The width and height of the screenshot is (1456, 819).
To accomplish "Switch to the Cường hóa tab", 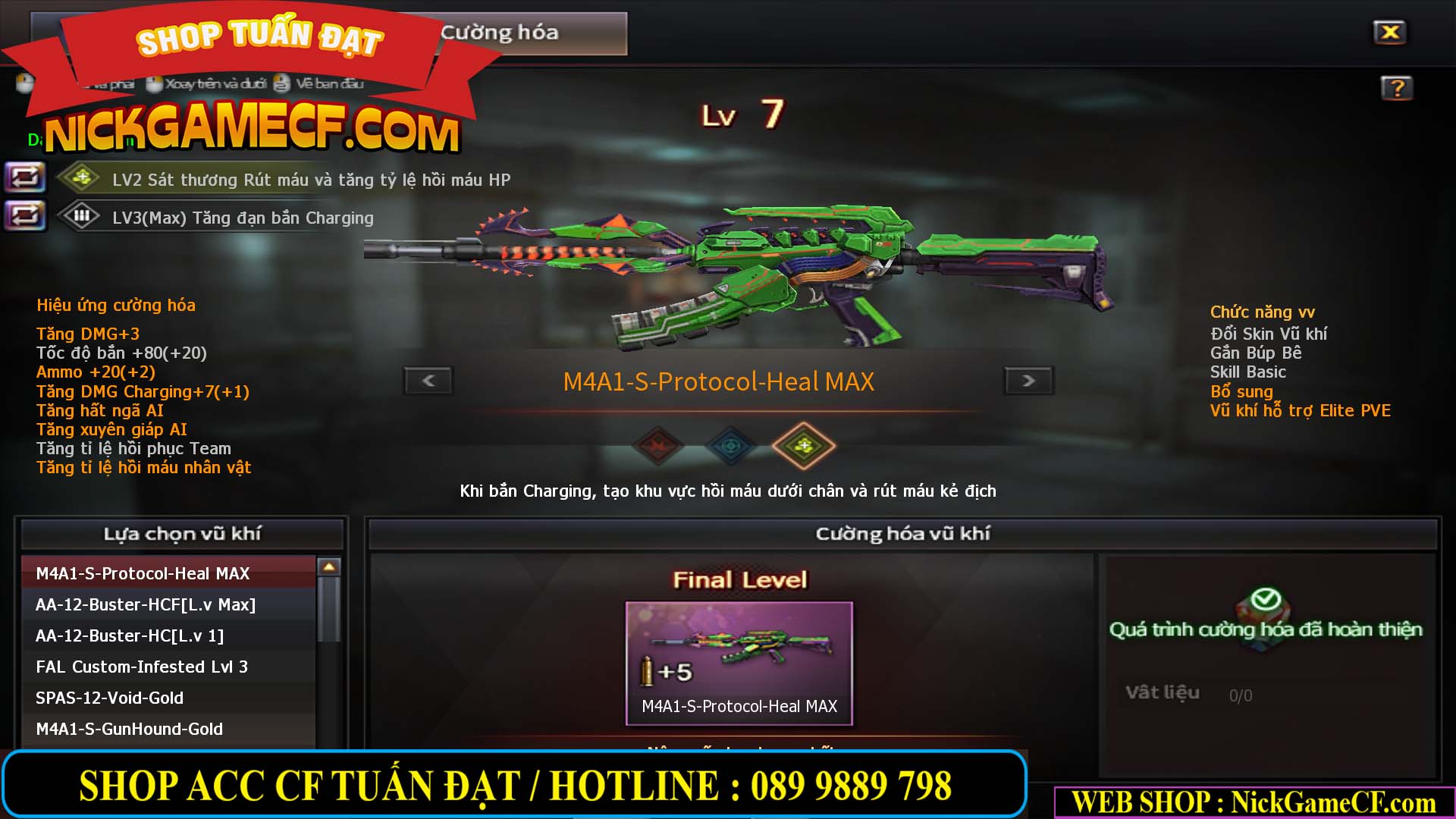I will coord(500,33).
